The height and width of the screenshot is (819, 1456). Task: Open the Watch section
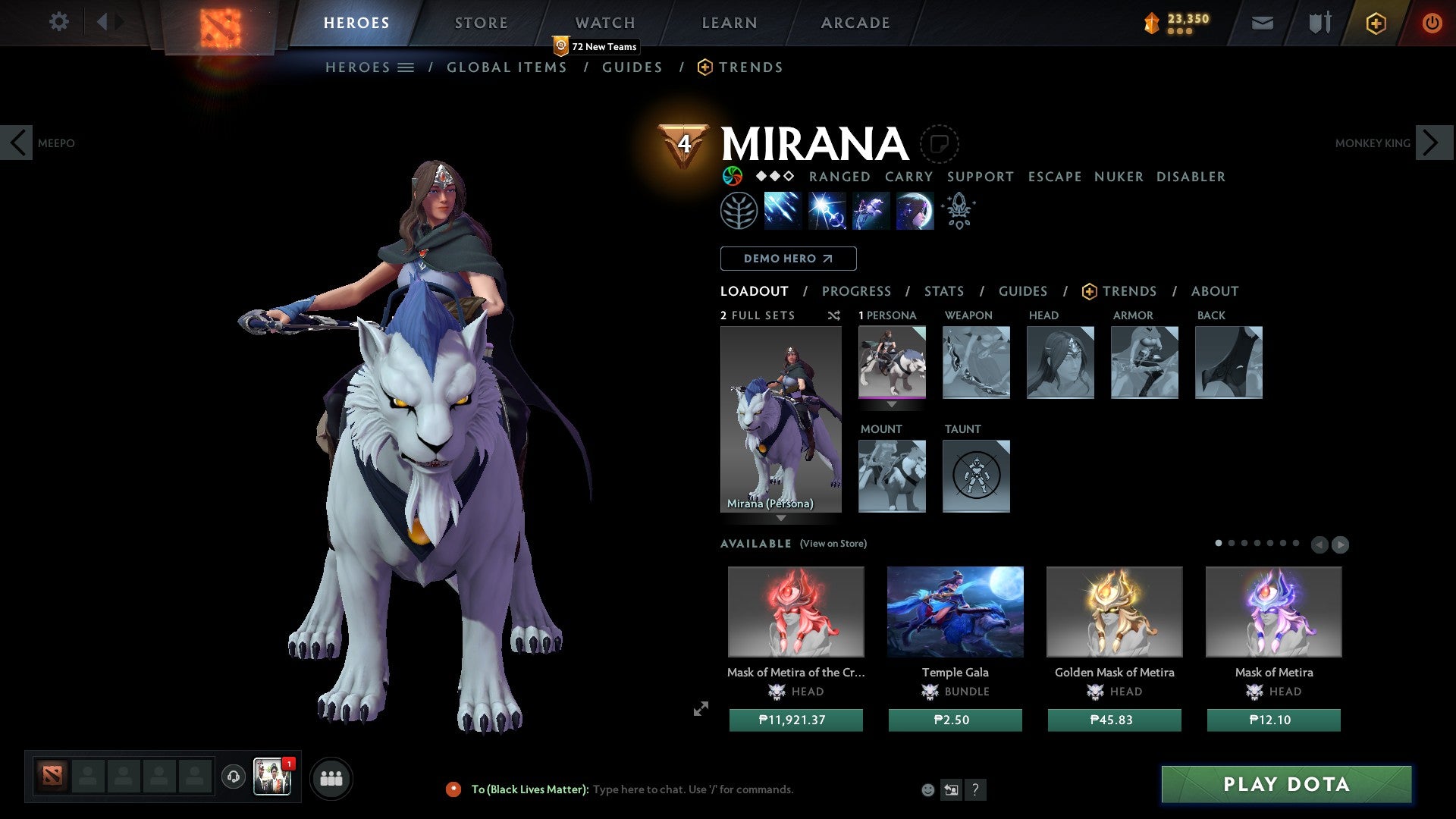tap(604, 23)
